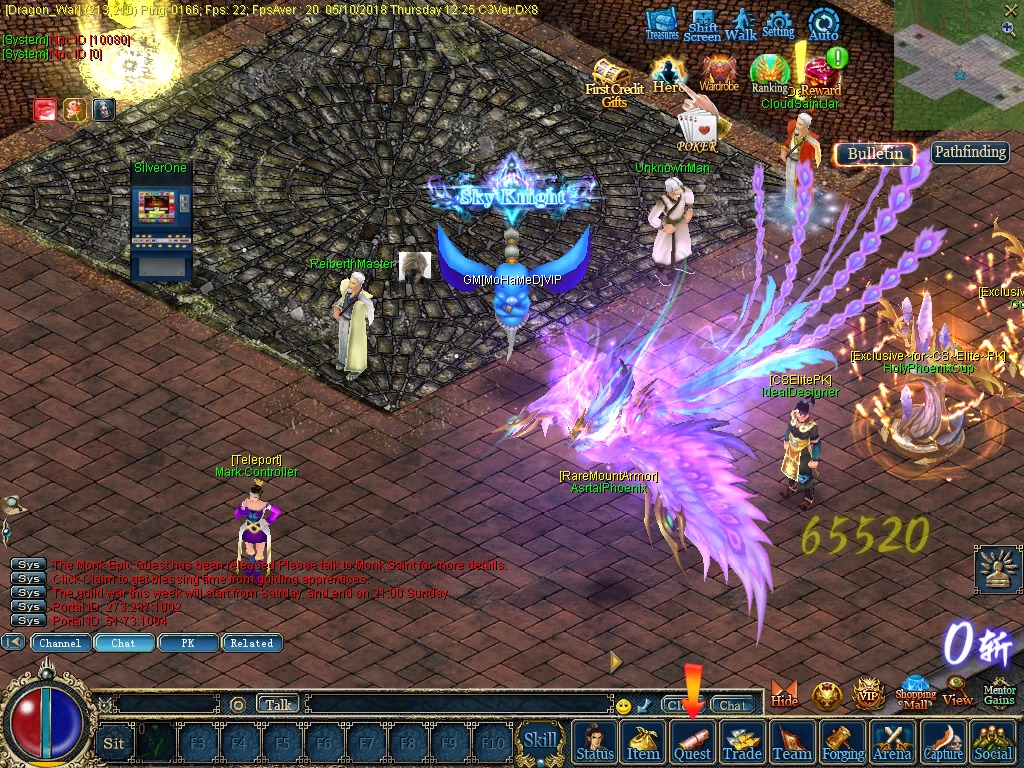1024x768 pixels.
Task: Toggle Auto mode icon
Action: 823,24
